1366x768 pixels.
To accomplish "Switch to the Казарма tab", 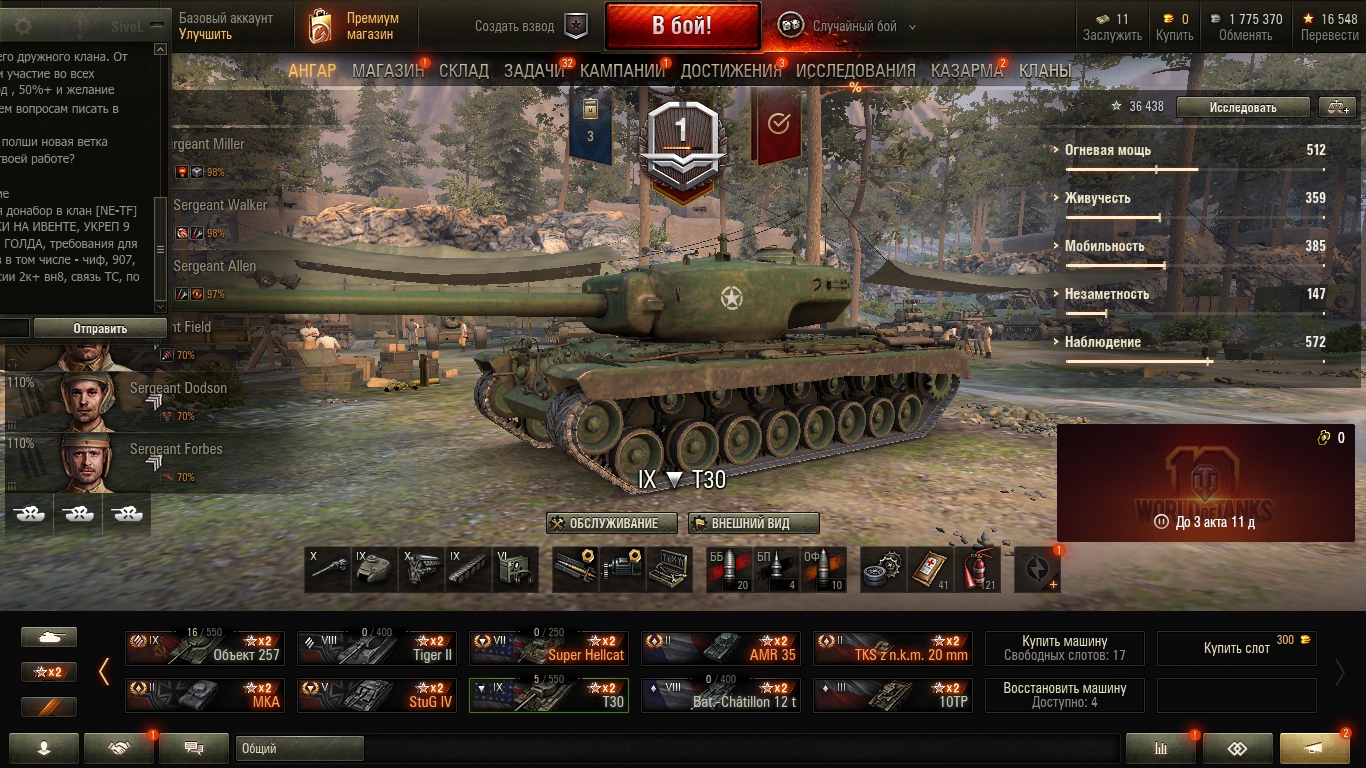I will click(967, 71).
